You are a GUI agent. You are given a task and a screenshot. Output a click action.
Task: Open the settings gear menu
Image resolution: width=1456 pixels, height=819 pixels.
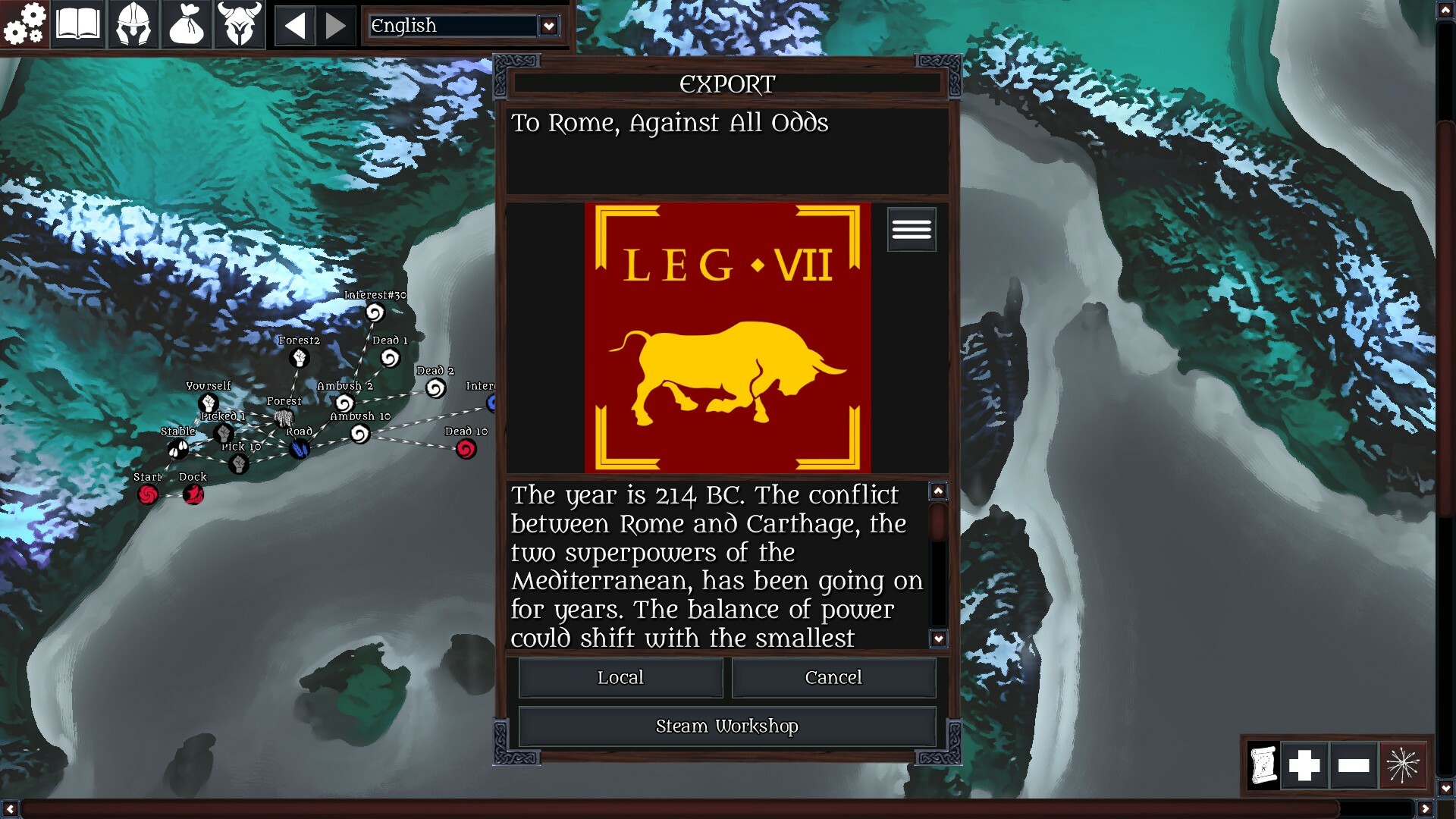point(26,24)
